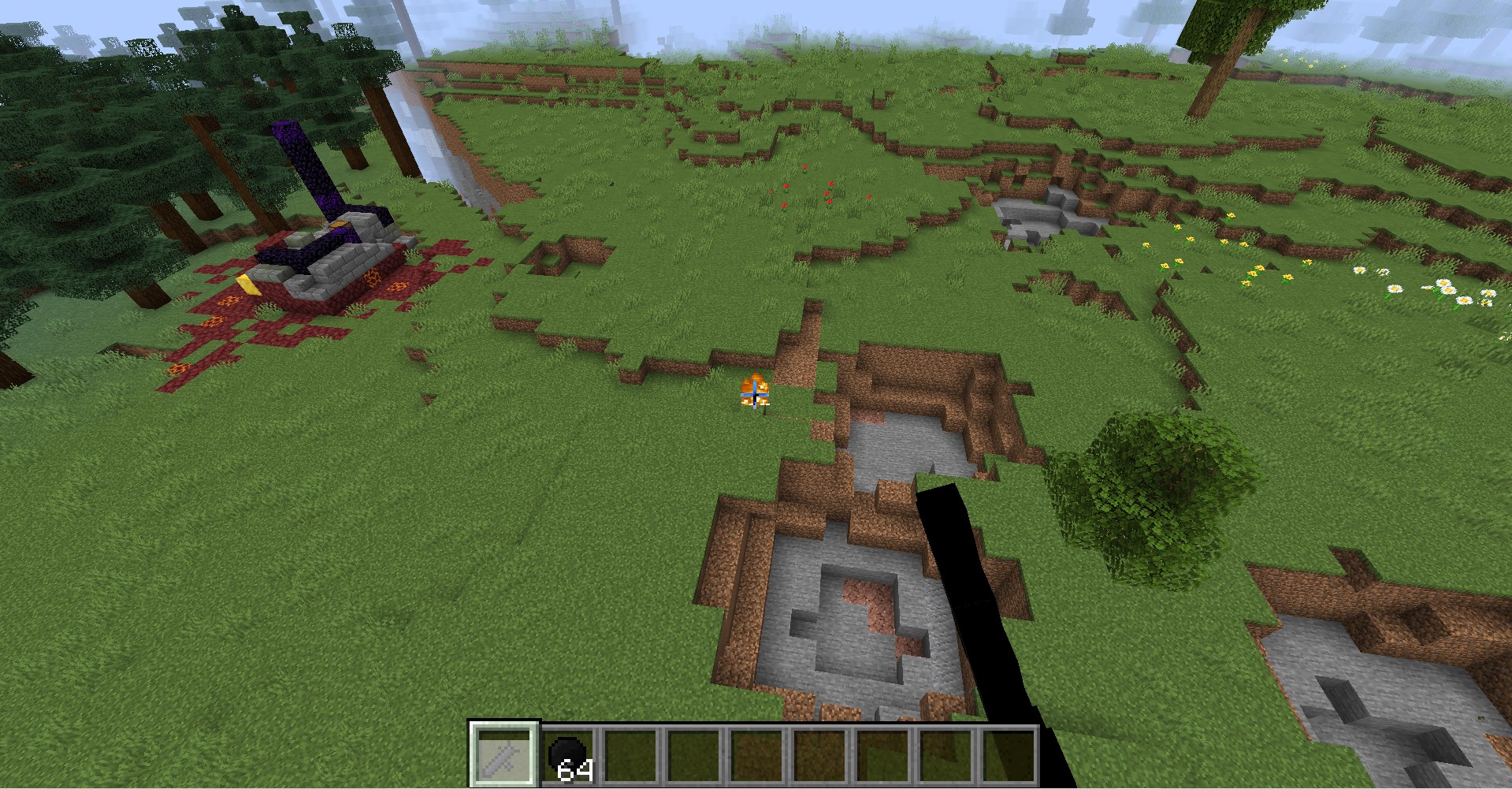The image size is (1512, 789).
Task: Click the red poppies on the grassy hill
Action: point(808,185)
